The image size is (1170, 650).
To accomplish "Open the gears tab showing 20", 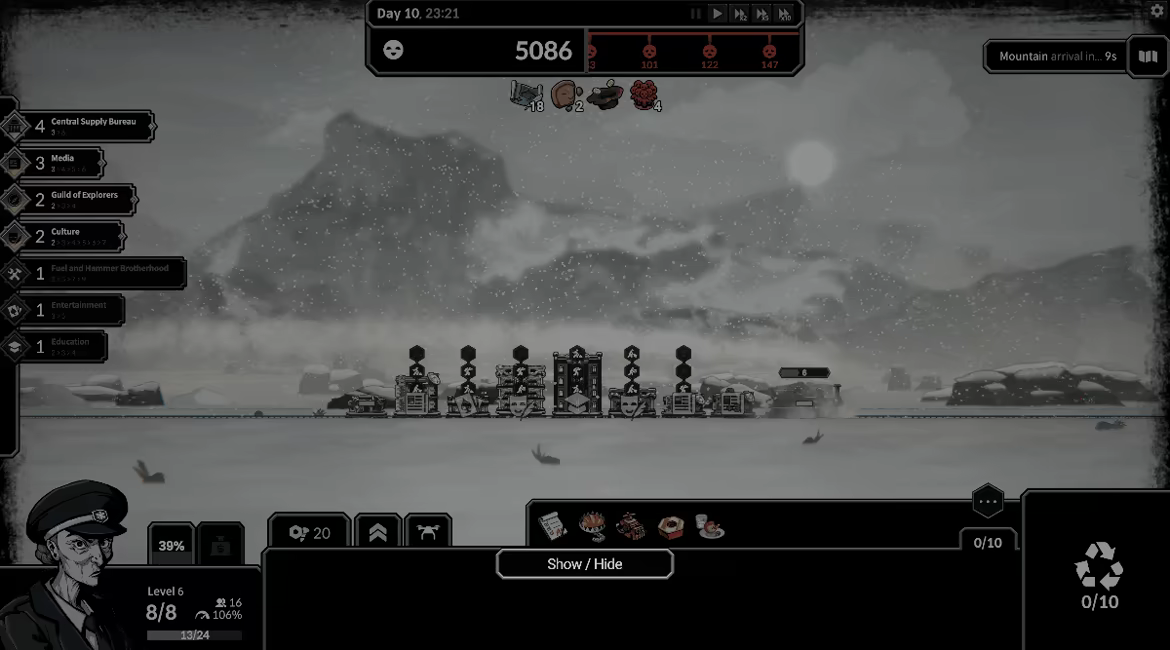I will (309, 533).
